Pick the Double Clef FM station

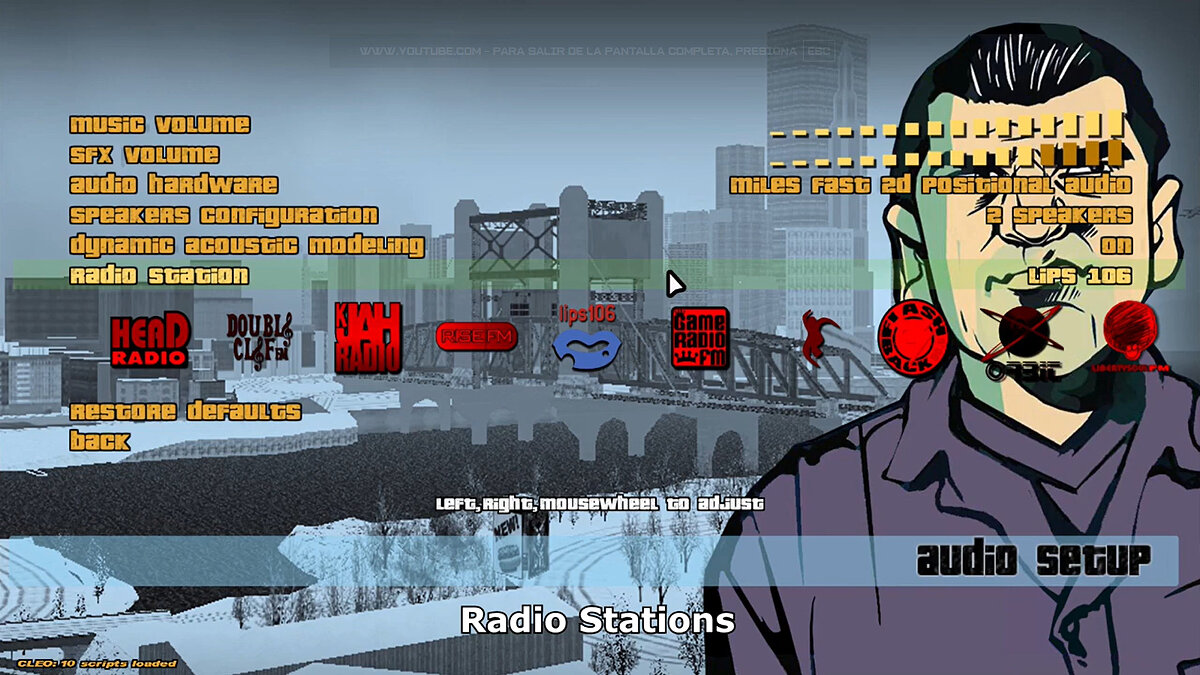click(259, 341)
